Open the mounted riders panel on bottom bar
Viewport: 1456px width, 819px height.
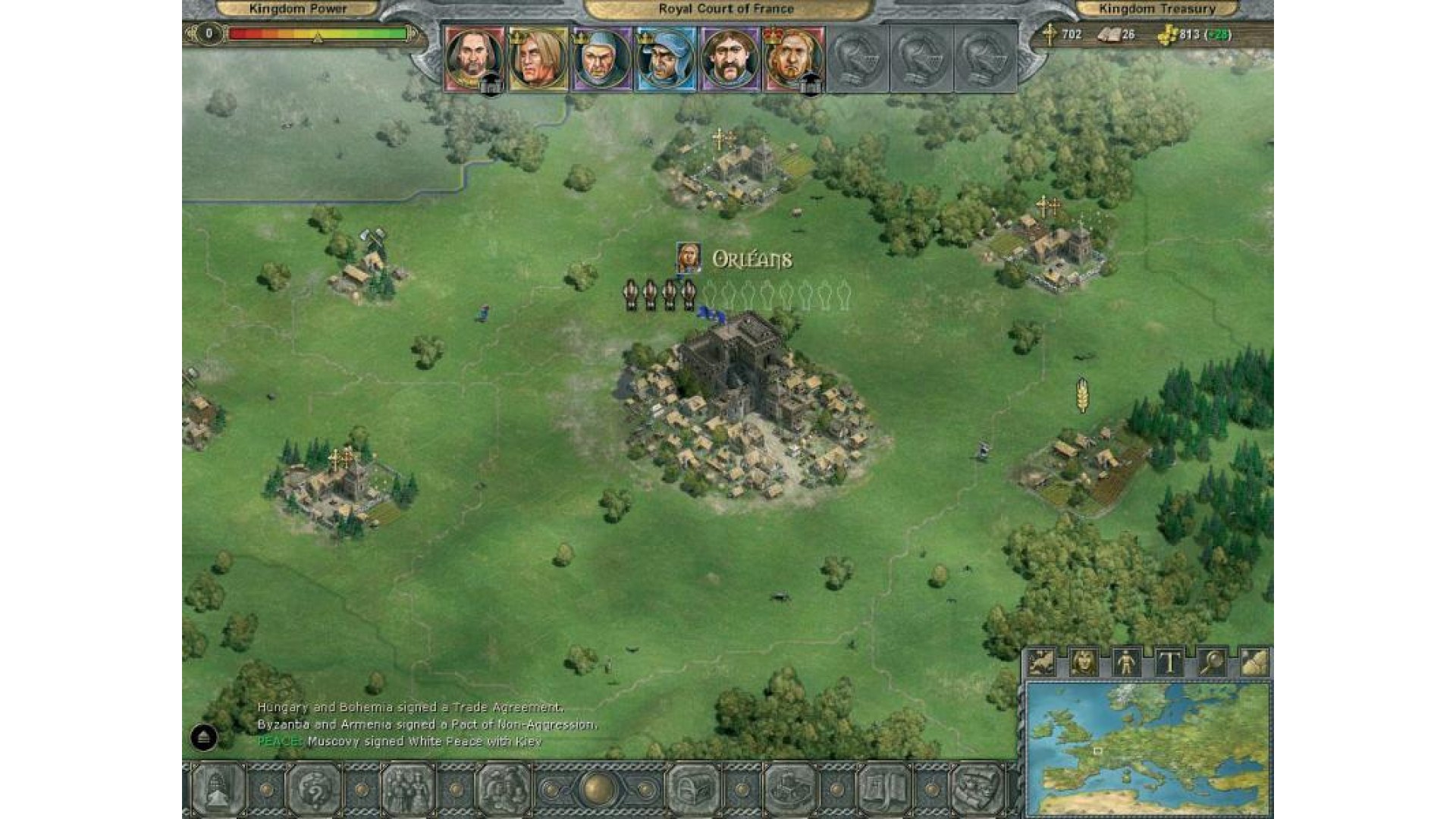pos(502,790)
